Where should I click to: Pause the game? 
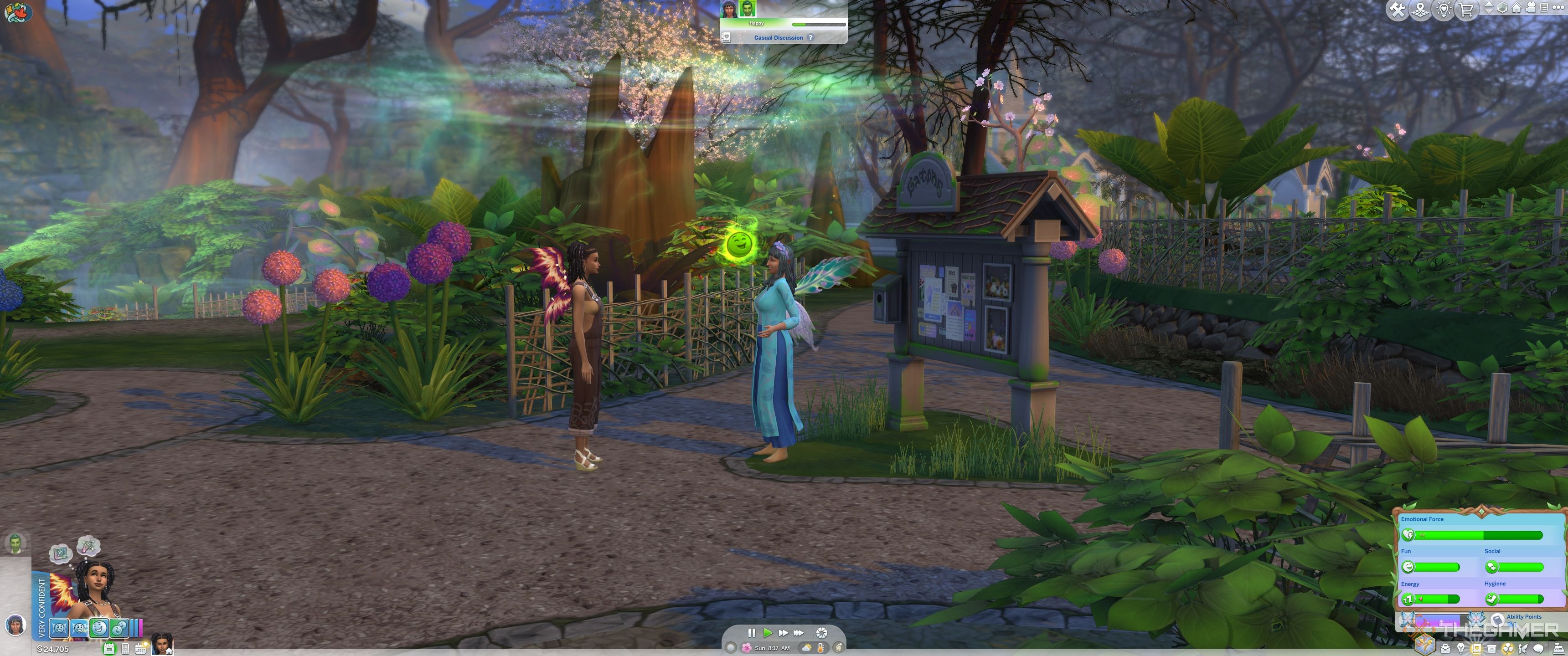point(752,633)
